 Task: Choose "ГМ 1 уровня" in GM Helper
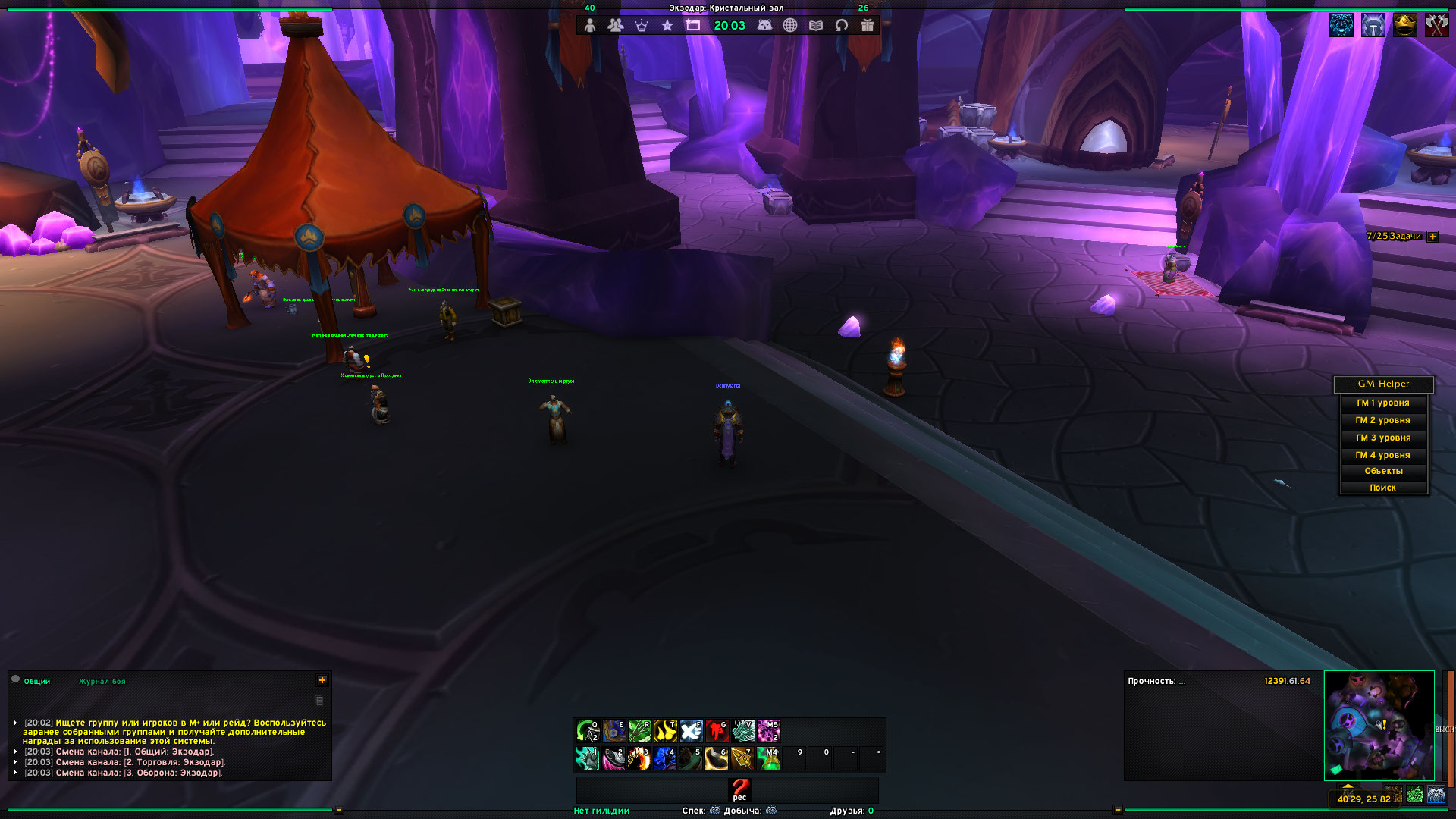click(x=1383, y=403)
